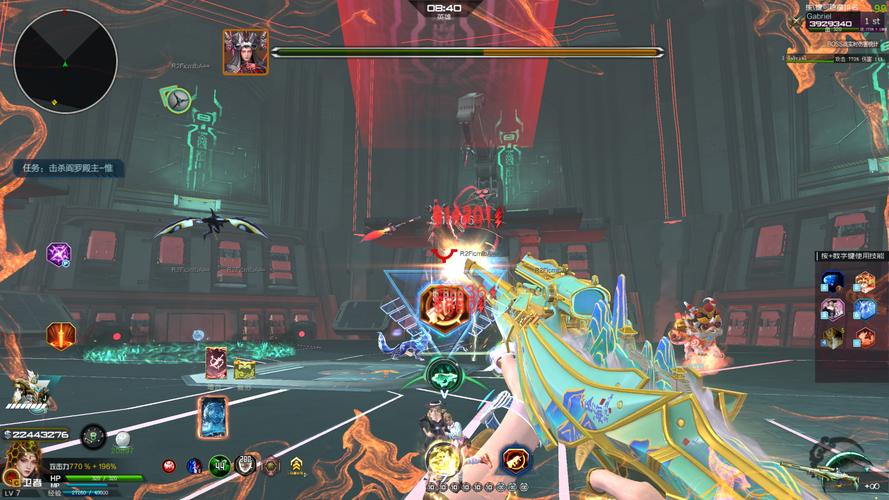Select the boss portrait beside the health bar

click(244, 51)
